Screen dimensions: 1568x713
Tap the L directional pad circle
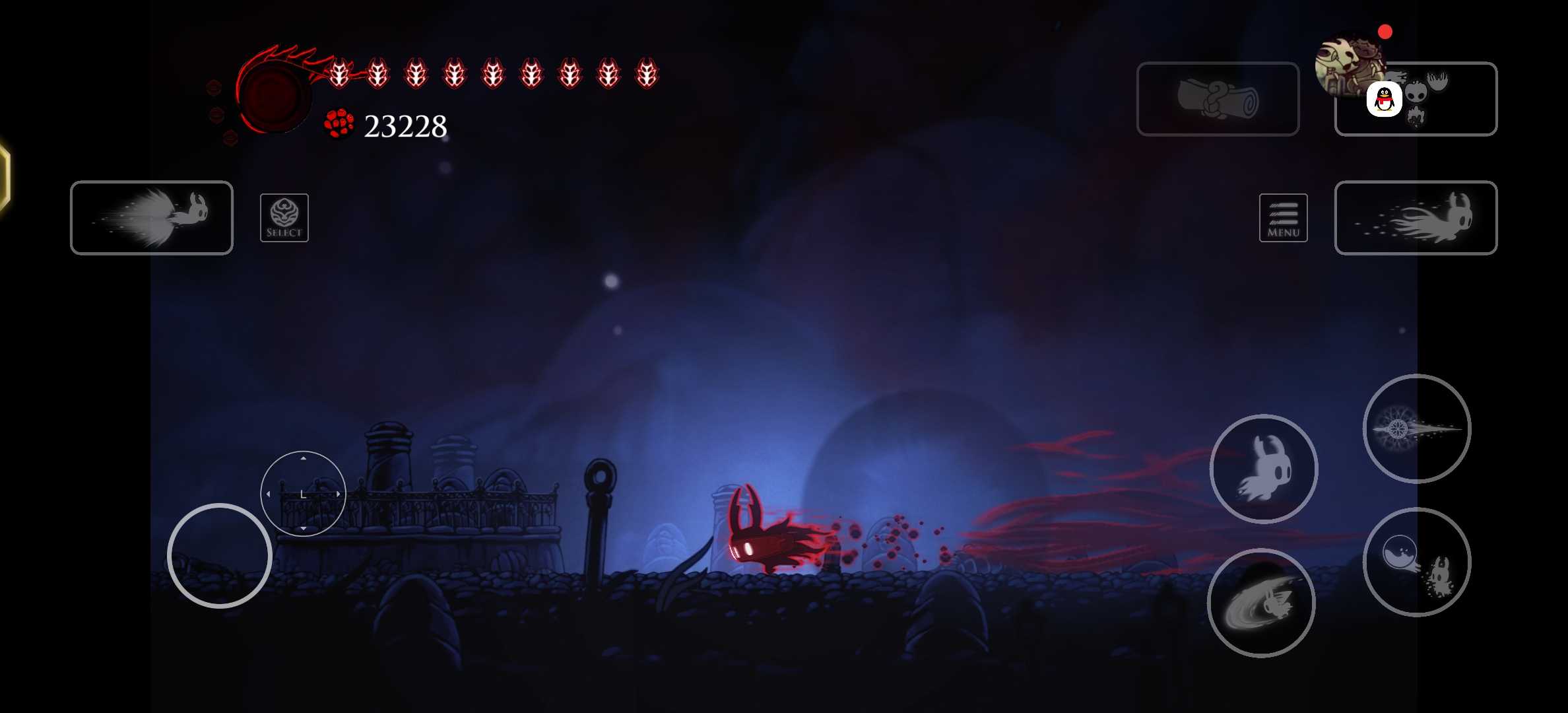click(x=303, y=494)
